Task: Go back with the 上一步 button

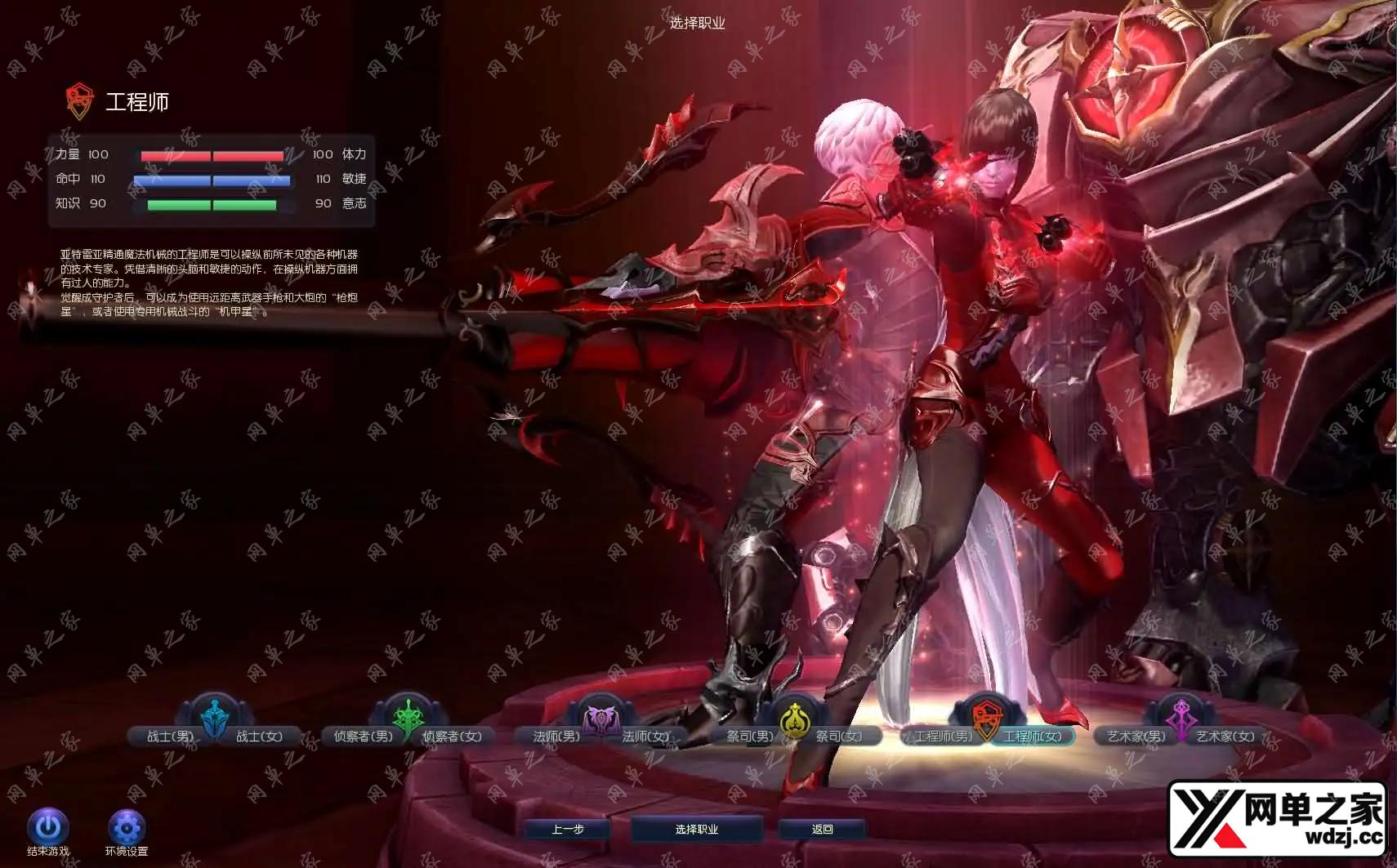Action: 568,830
